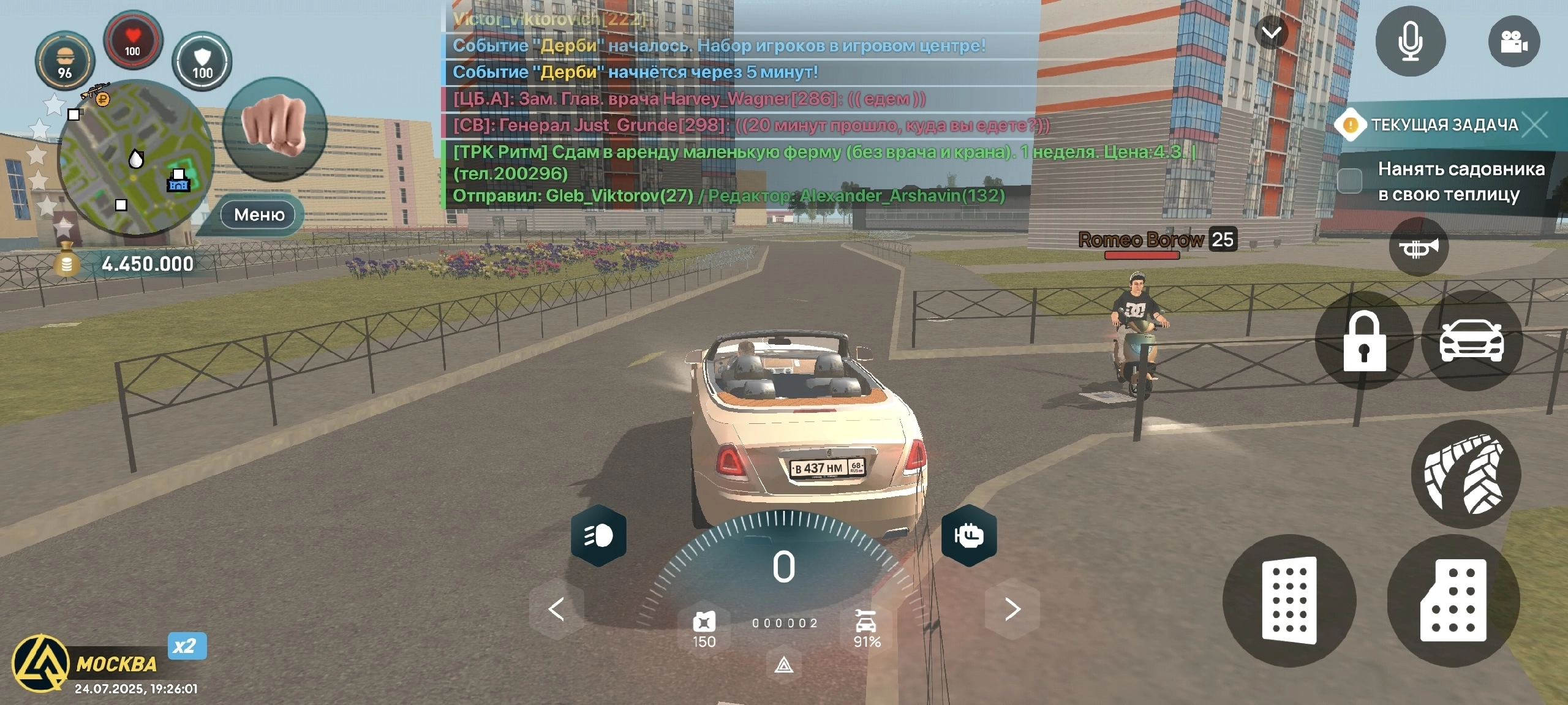Activate the hazard triangle below the speedometer
This screenshot has width=1568, height=705.
784,665
